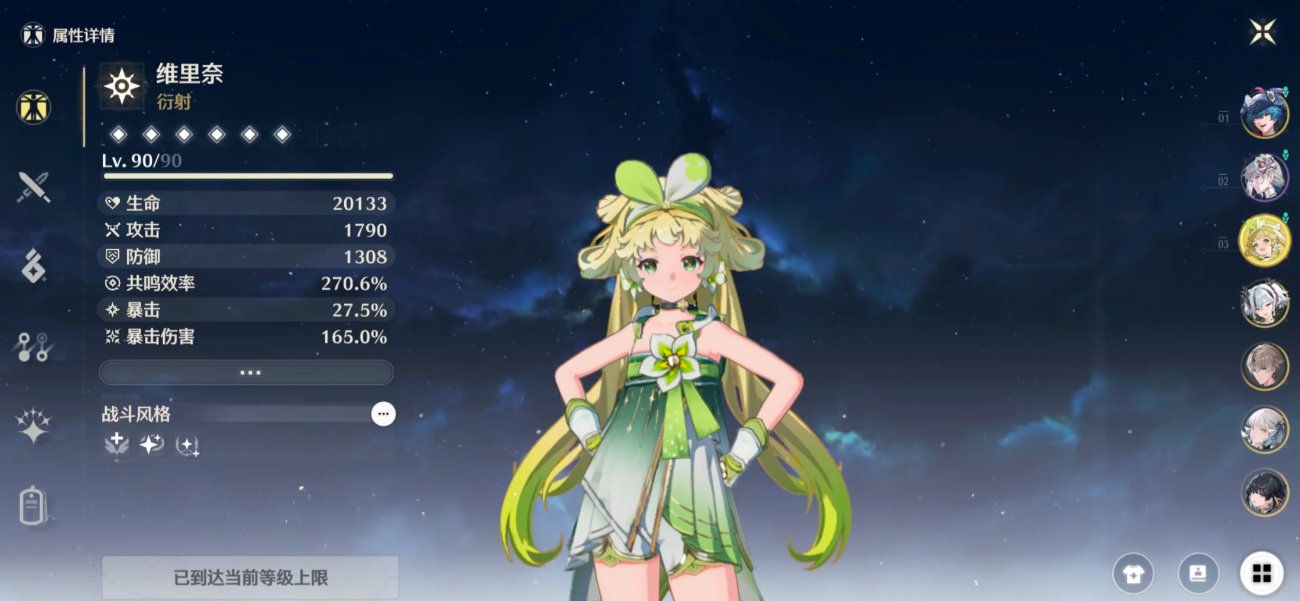Choose the black-haired character portrait
The width and height of the screenshot is (1300, 601).
coord(1264,492)
